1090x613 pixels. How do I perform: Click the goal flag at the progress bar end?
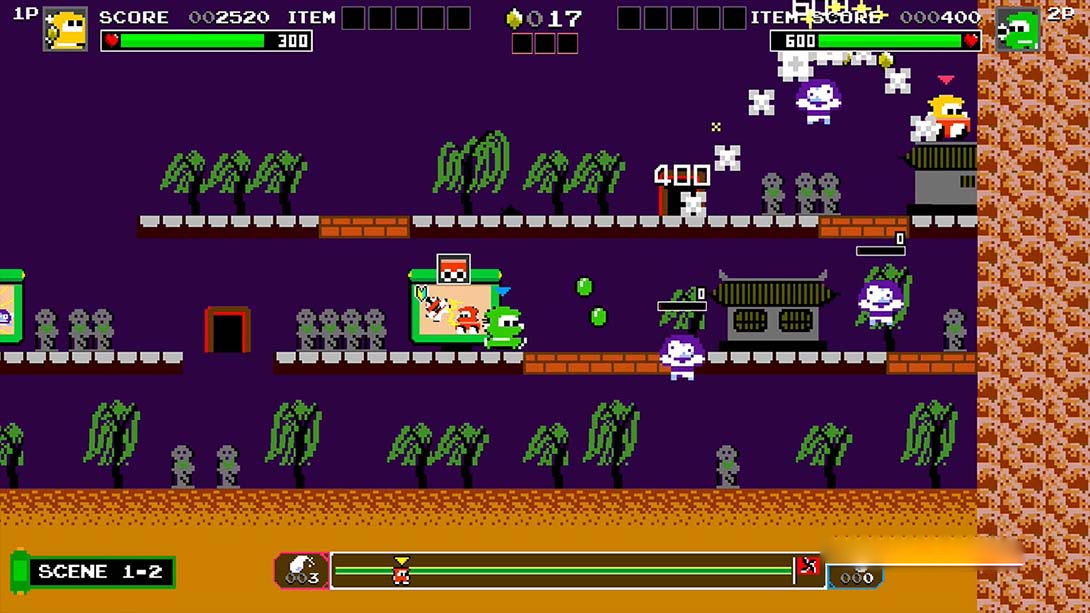point(807,569)
